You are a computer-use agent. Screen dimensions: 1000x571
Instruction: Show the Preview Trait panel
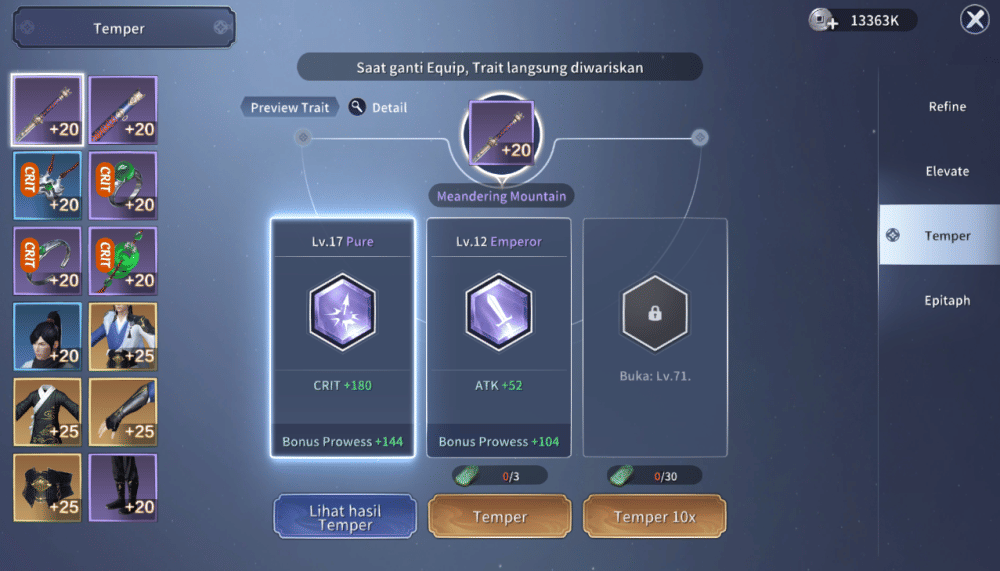click(x=289, y=107)
